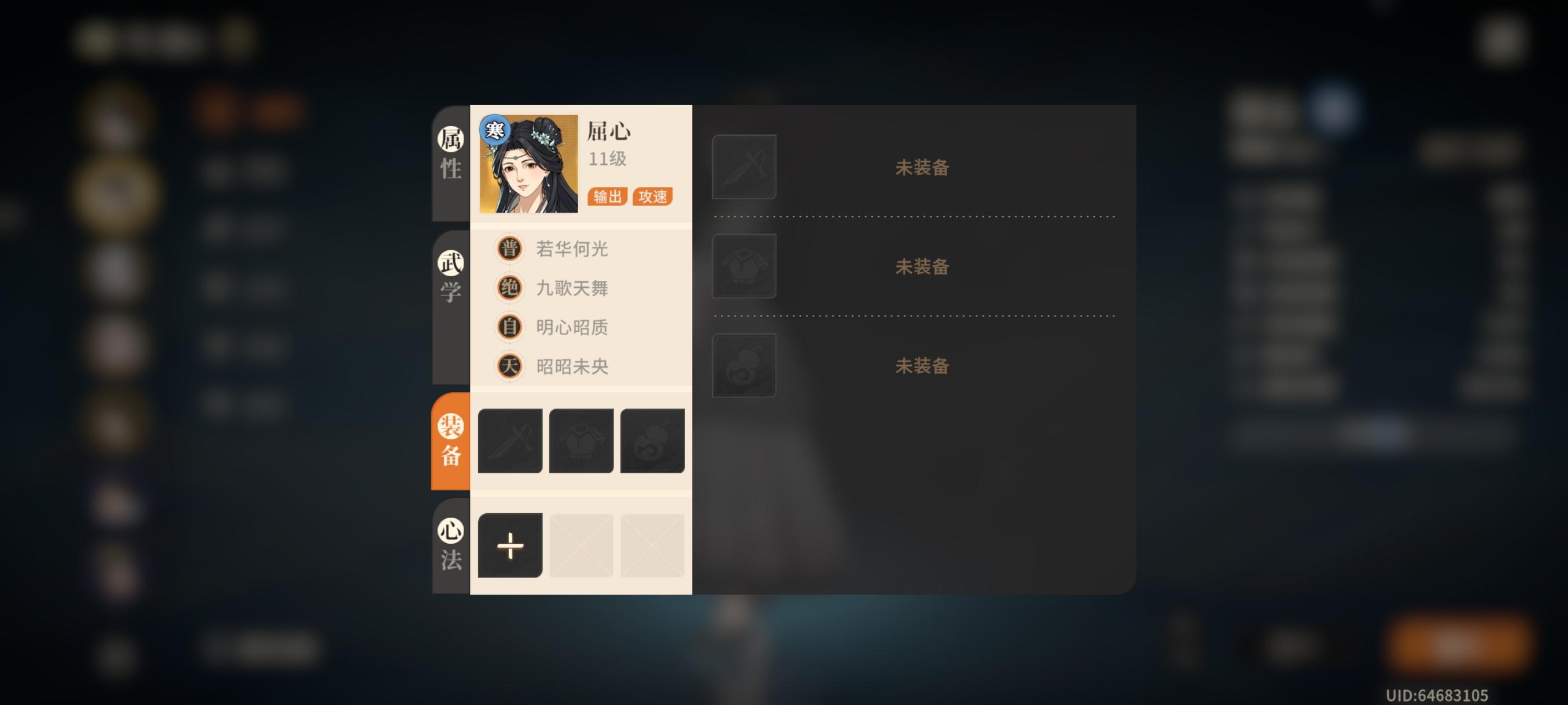Click the 普 skill icon beside 若华何光

[x=510, y=249]
